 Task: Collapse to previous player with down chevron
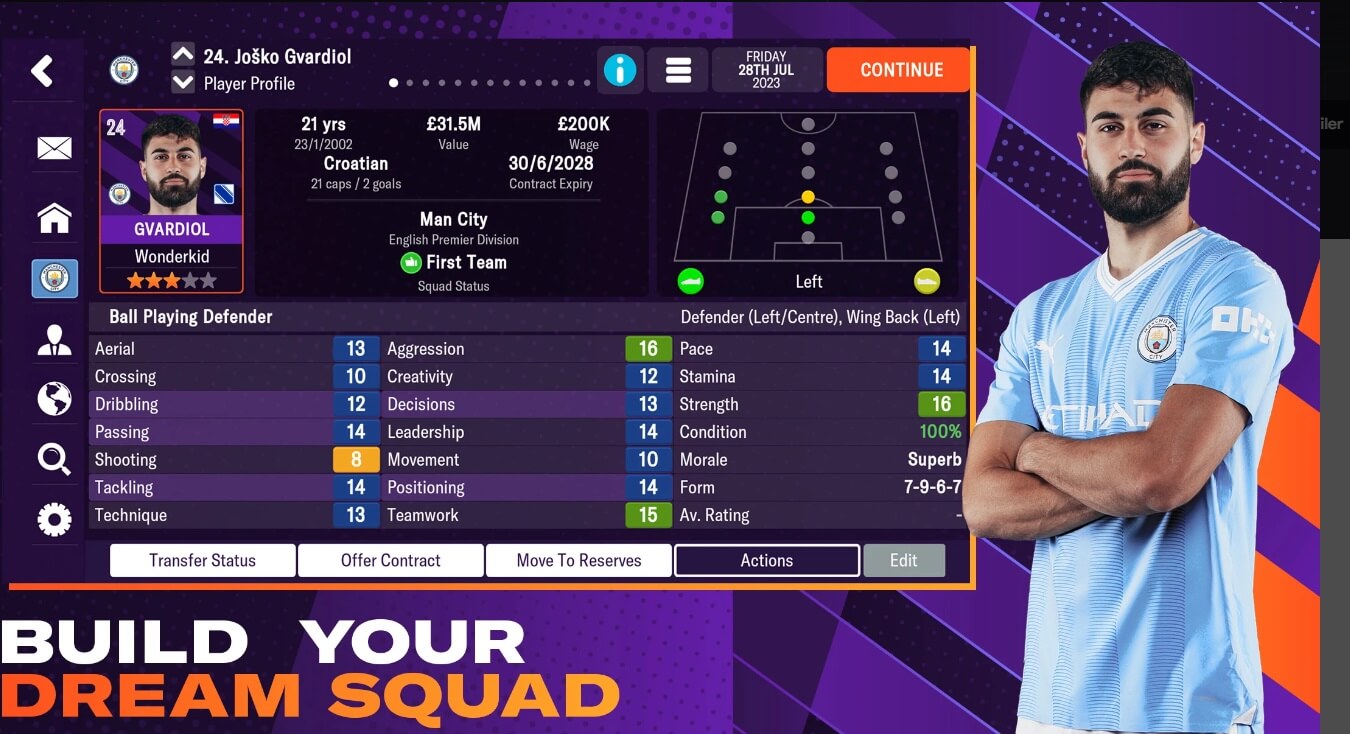pyautogui.click(x=181, y=82)
